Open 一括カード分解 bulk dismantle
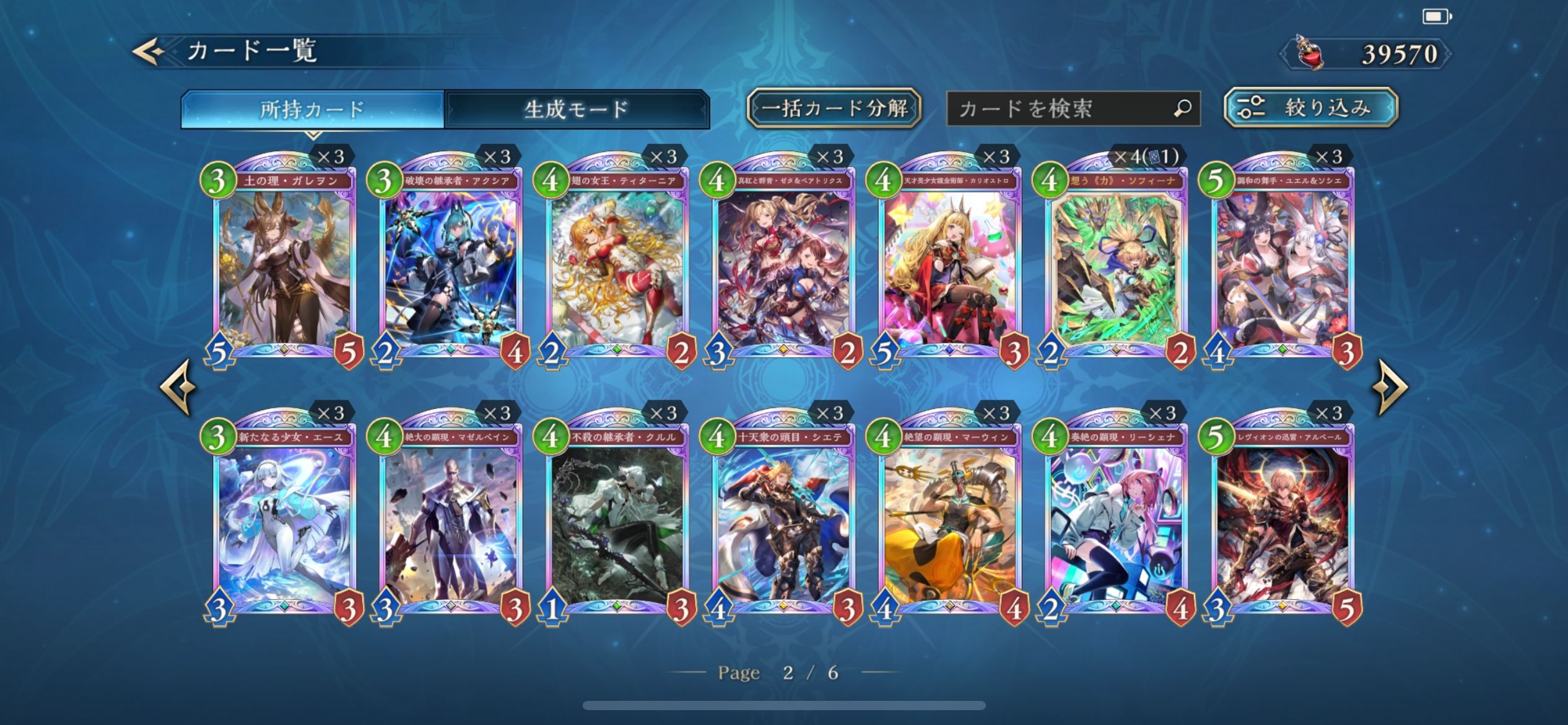 834,108
